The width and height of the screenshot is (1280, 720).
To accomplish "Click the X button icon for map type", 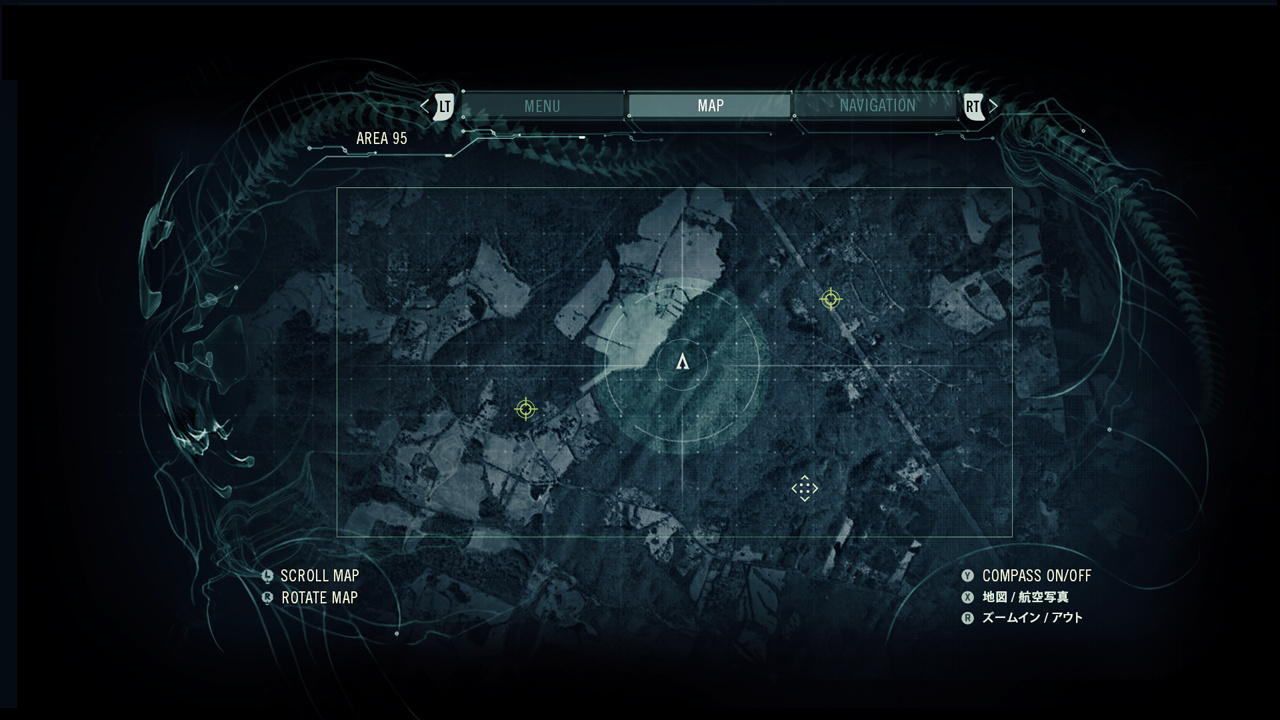I will tap(967, 597).
